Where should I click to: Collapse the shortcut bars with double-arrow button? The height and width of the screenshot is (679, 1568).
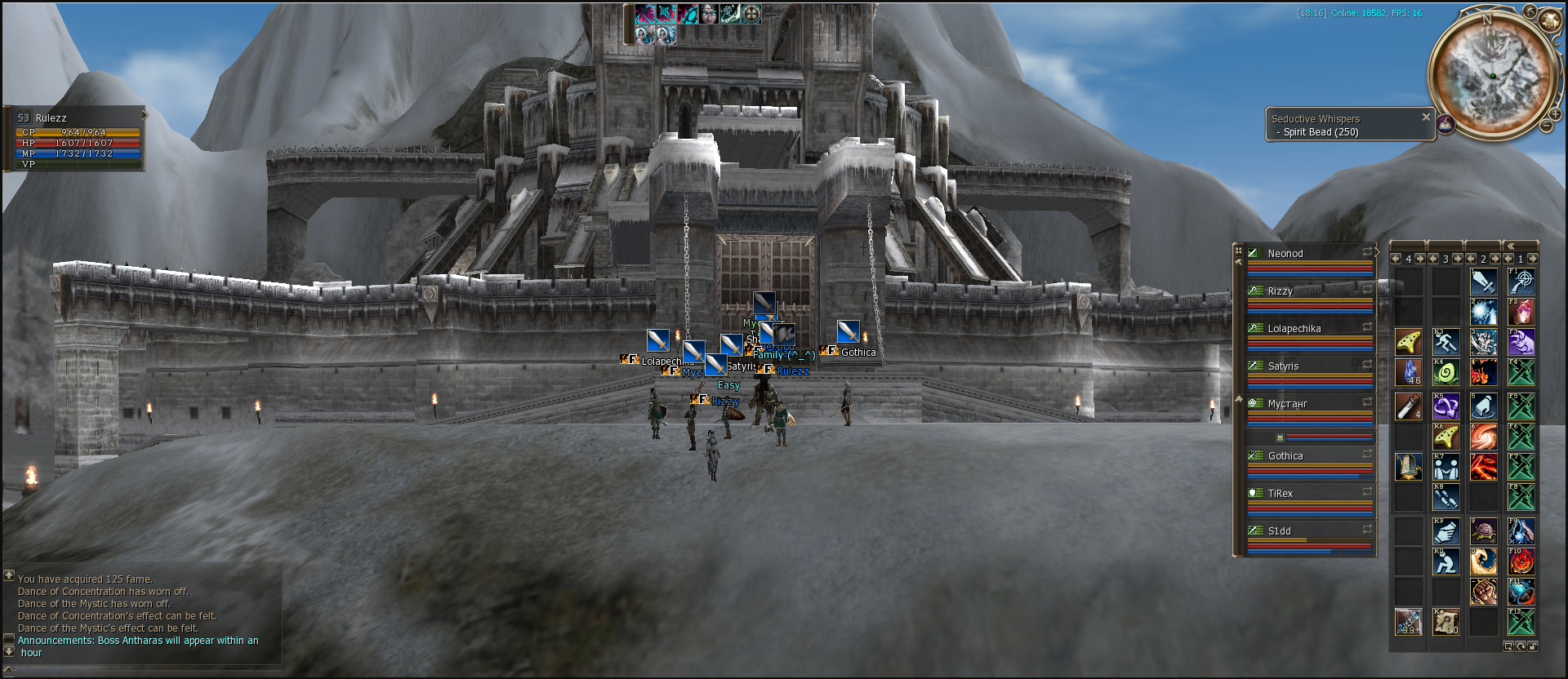(1510, 246)
